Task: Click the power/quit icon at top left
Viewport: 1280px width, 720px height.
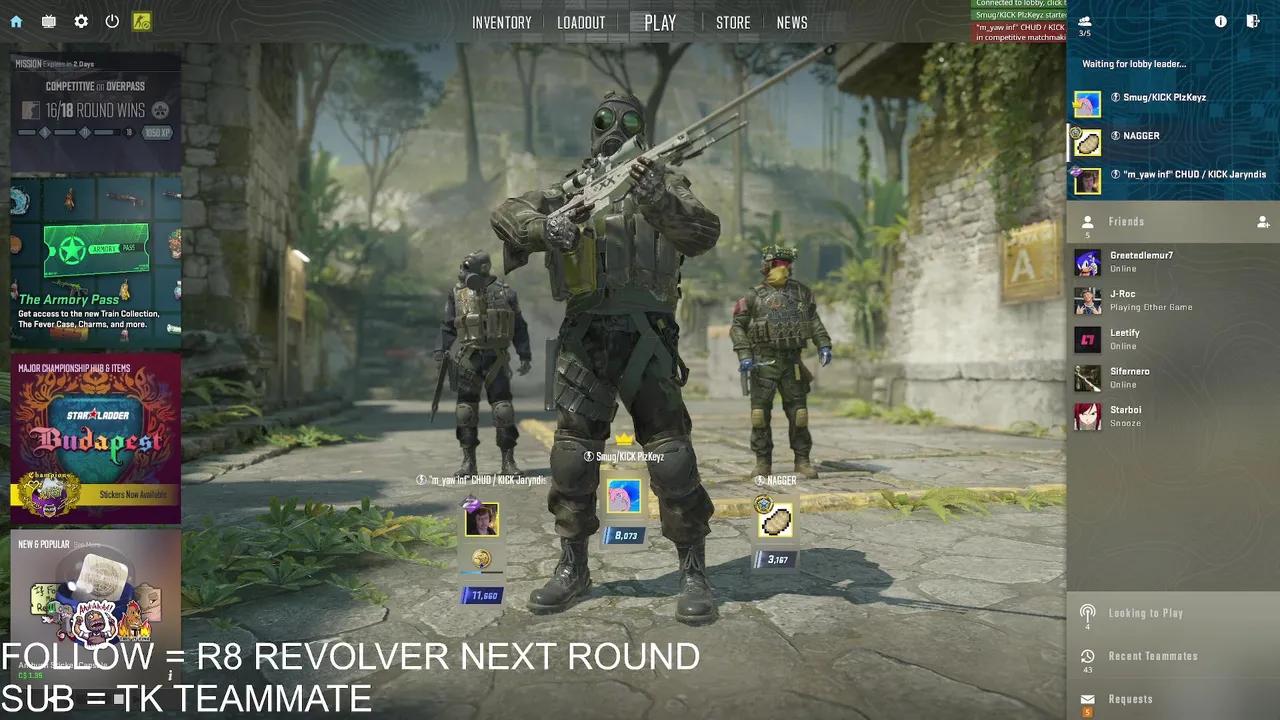Action: click(111, 20)
